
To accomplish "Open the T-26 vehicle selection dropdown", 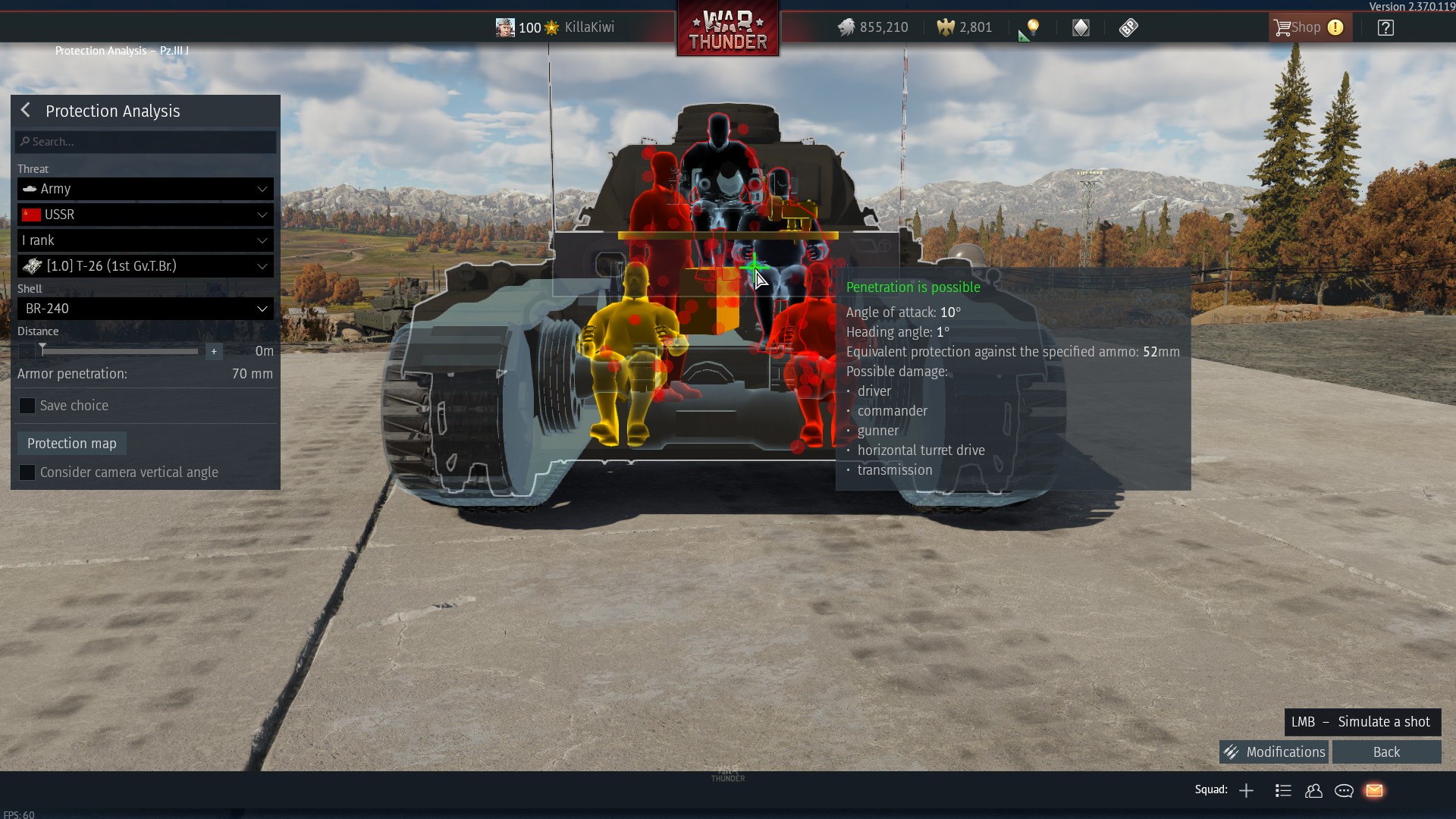I will click(144, 265).
